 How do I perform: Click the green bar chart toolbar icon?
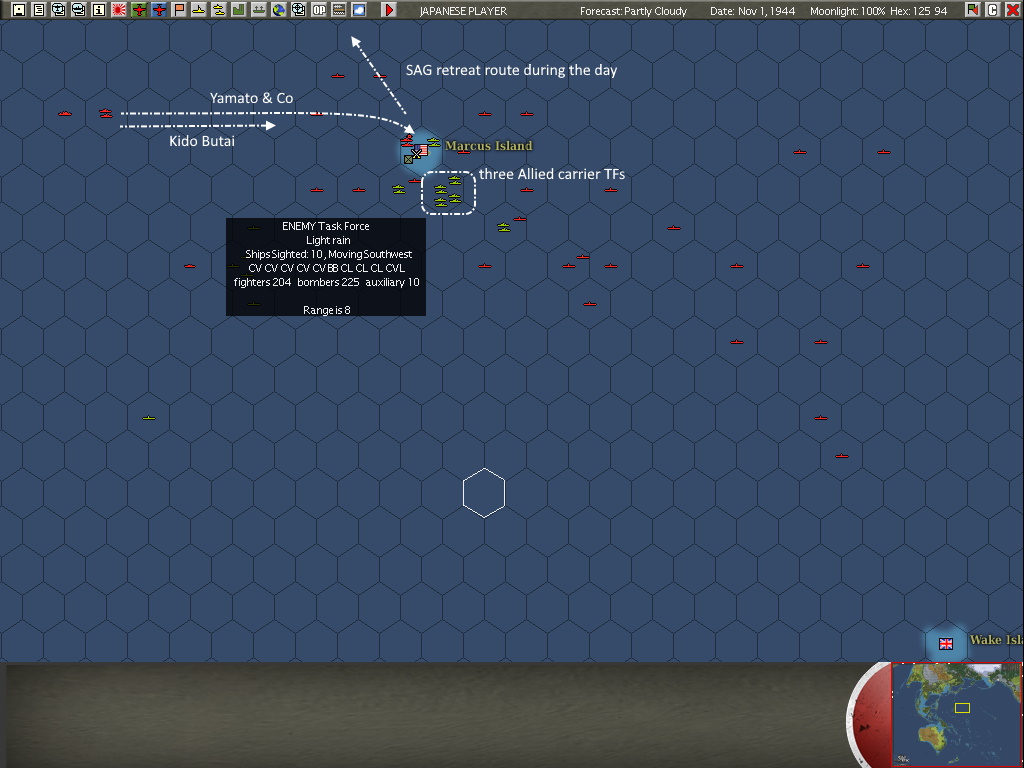[x=239, y=10]
